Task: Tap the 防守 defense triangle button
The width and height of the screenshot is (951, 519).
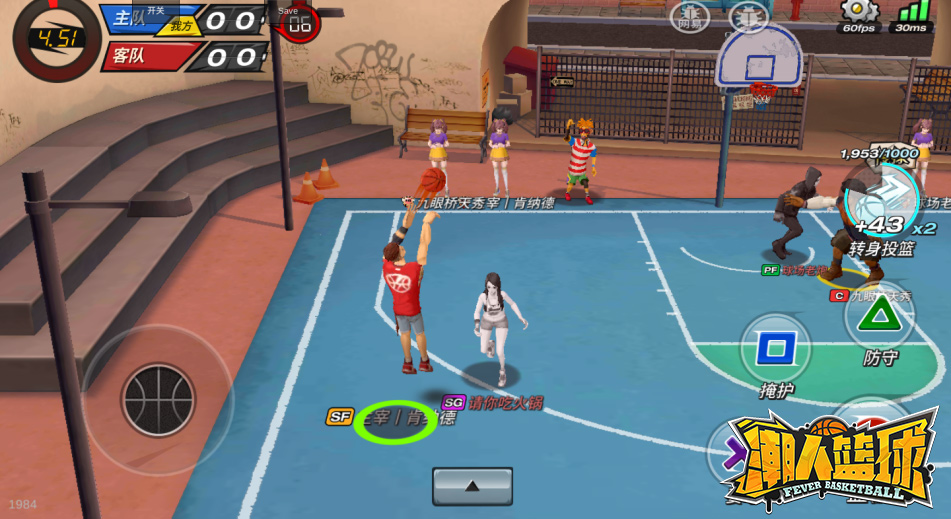Action: point(879,317)
